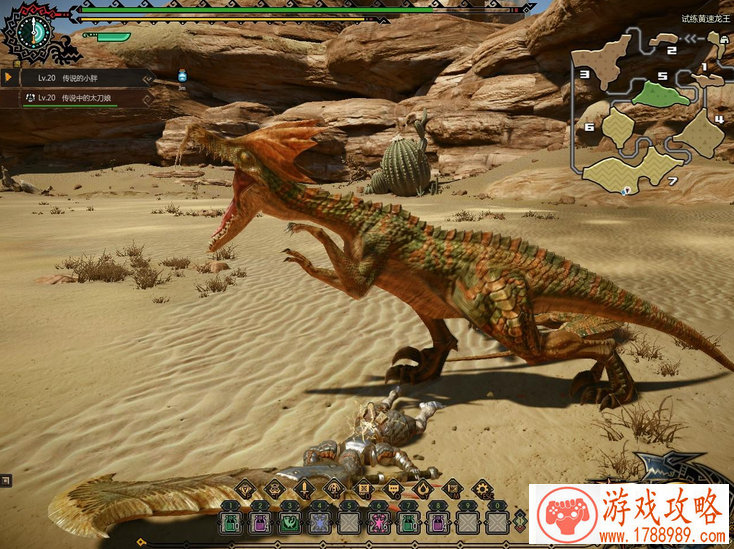Use the green potion in hotbar slot 1

[231, 521]
